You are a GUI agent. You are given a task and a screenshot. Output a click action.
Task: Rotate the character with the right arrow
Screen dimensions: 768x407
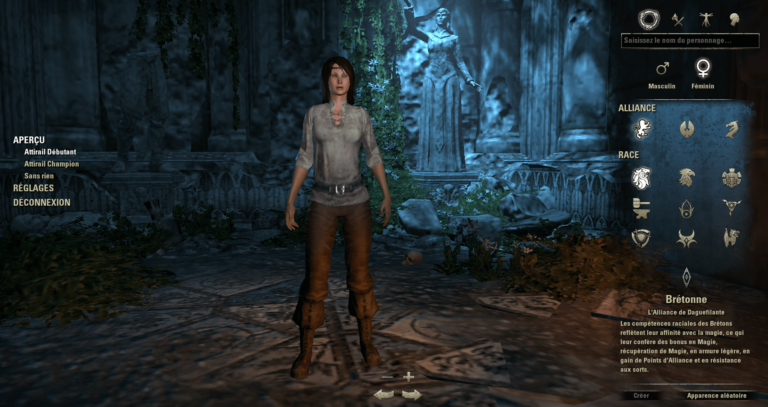[x=411, y=394]
